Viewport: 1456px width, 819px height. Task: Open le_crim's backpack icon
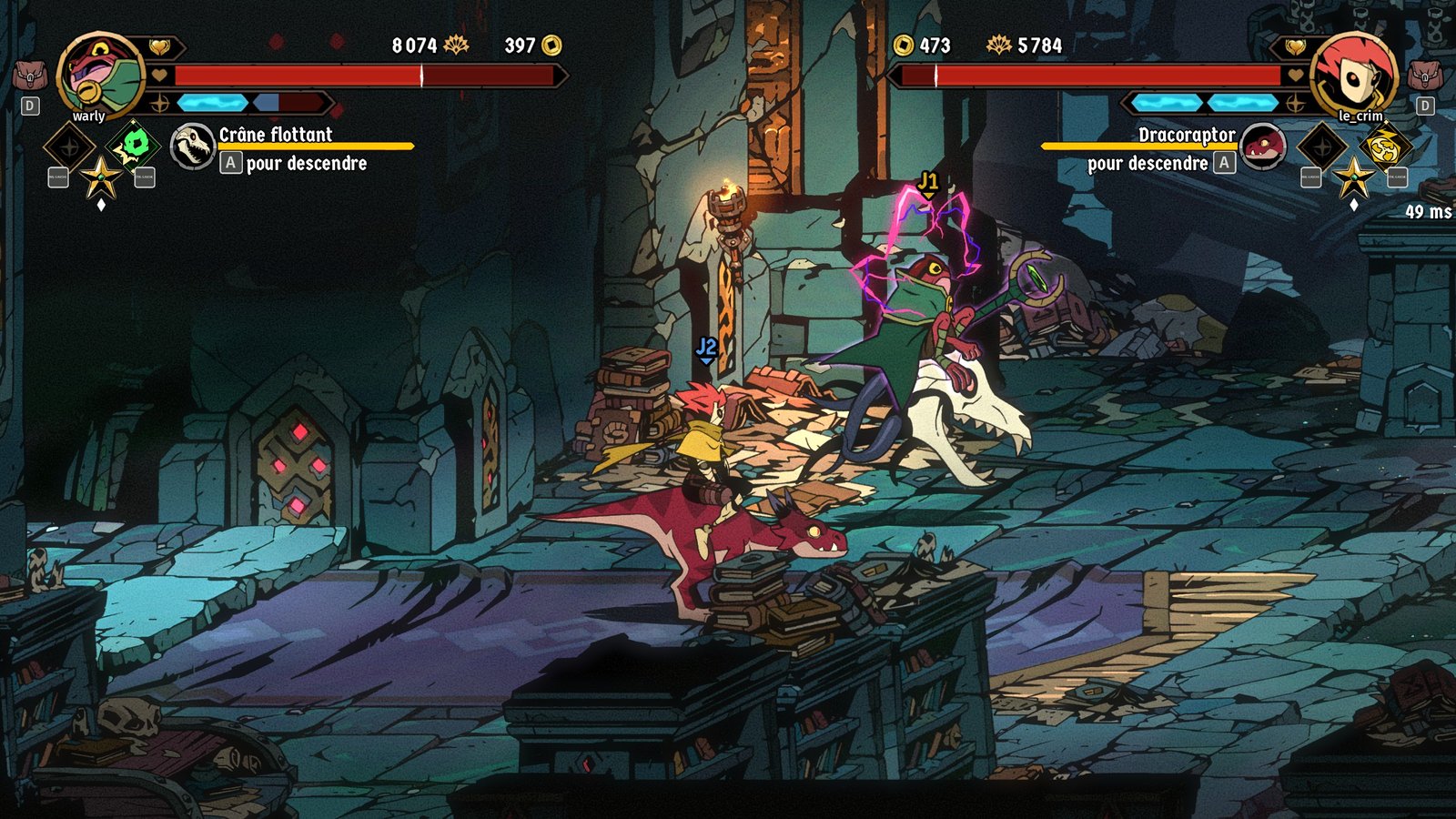1424,76
